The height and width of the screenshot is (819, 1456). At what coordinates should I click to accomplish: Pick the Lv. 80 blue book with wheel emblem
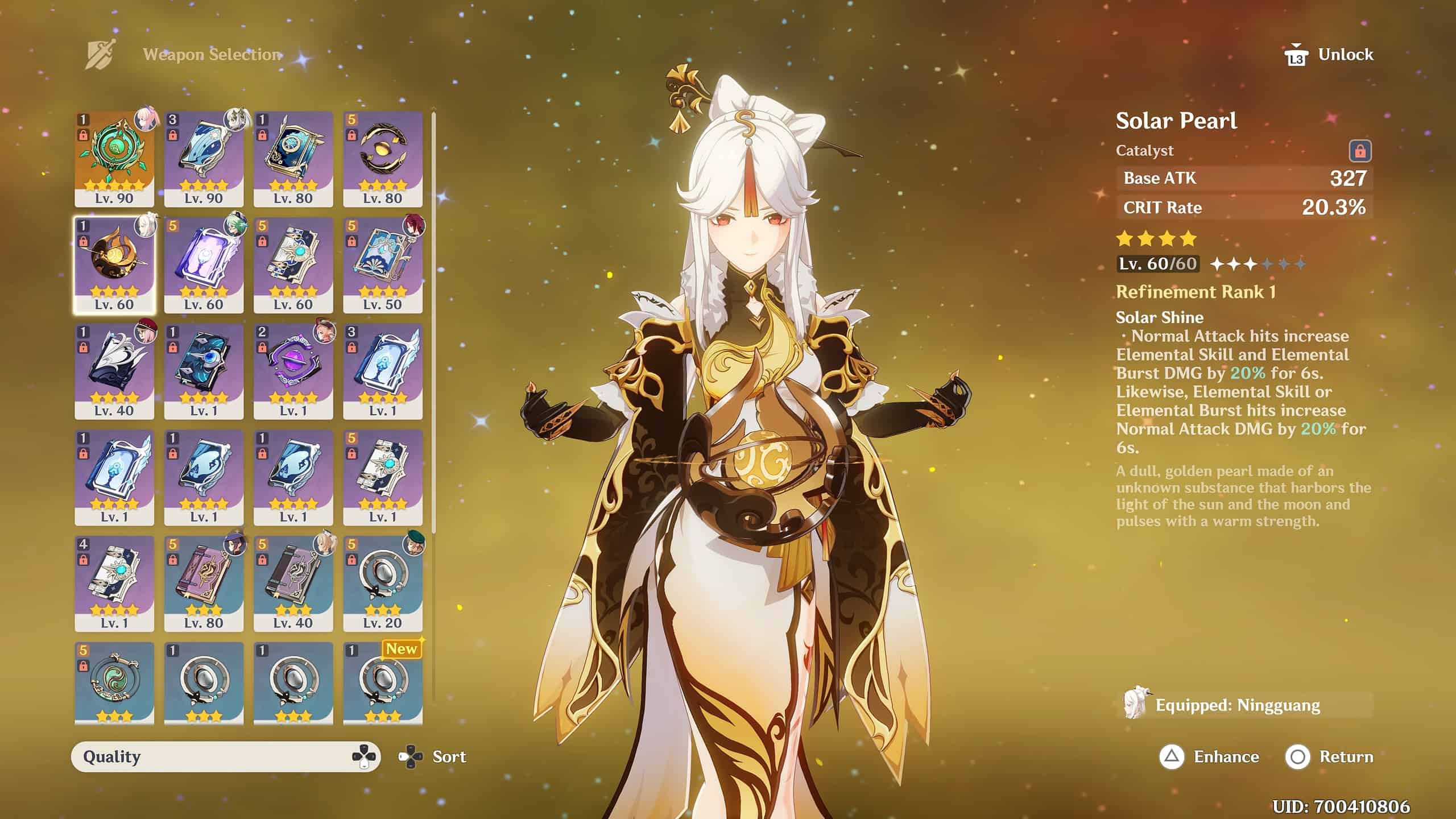pos(293,158)
